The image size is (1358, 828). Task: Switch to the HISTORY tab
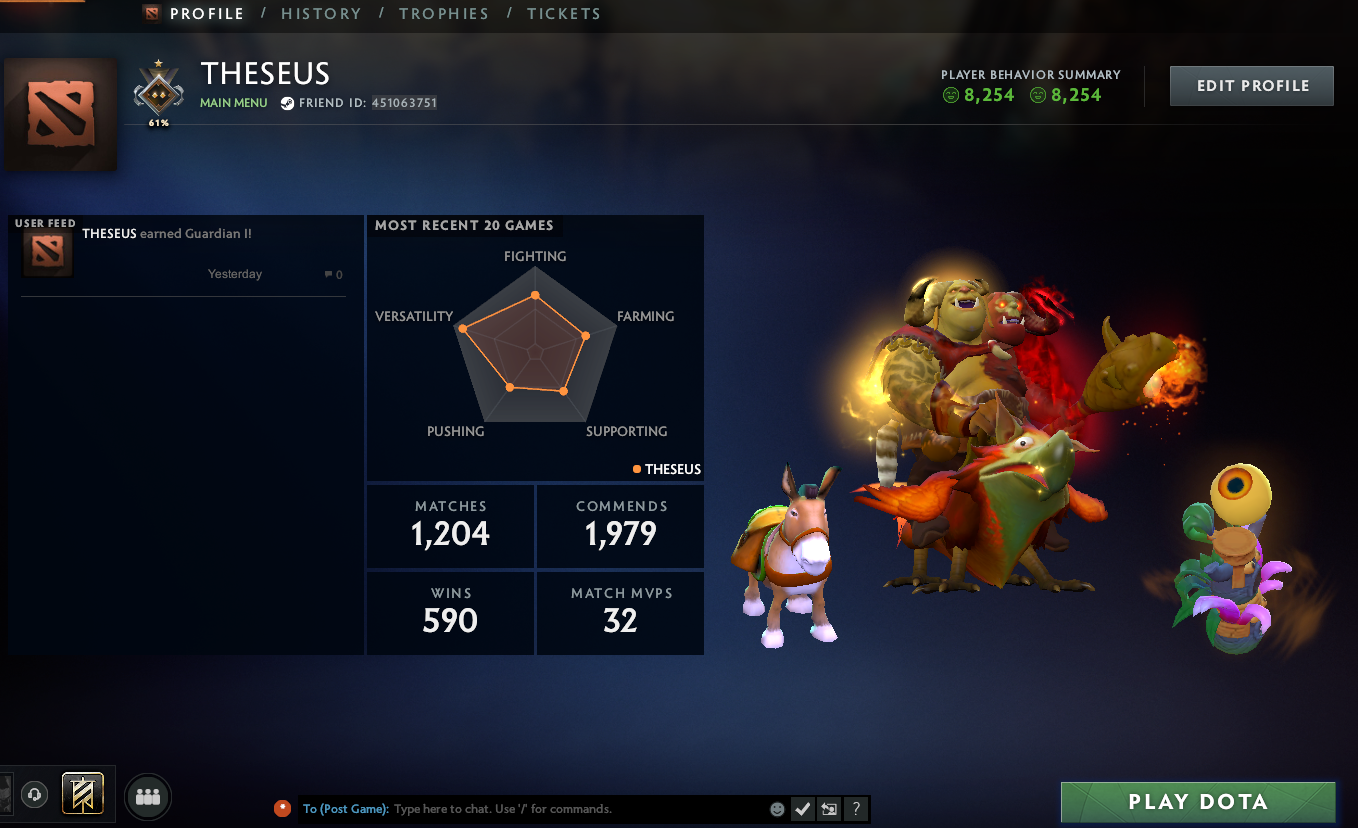[321, 13]
